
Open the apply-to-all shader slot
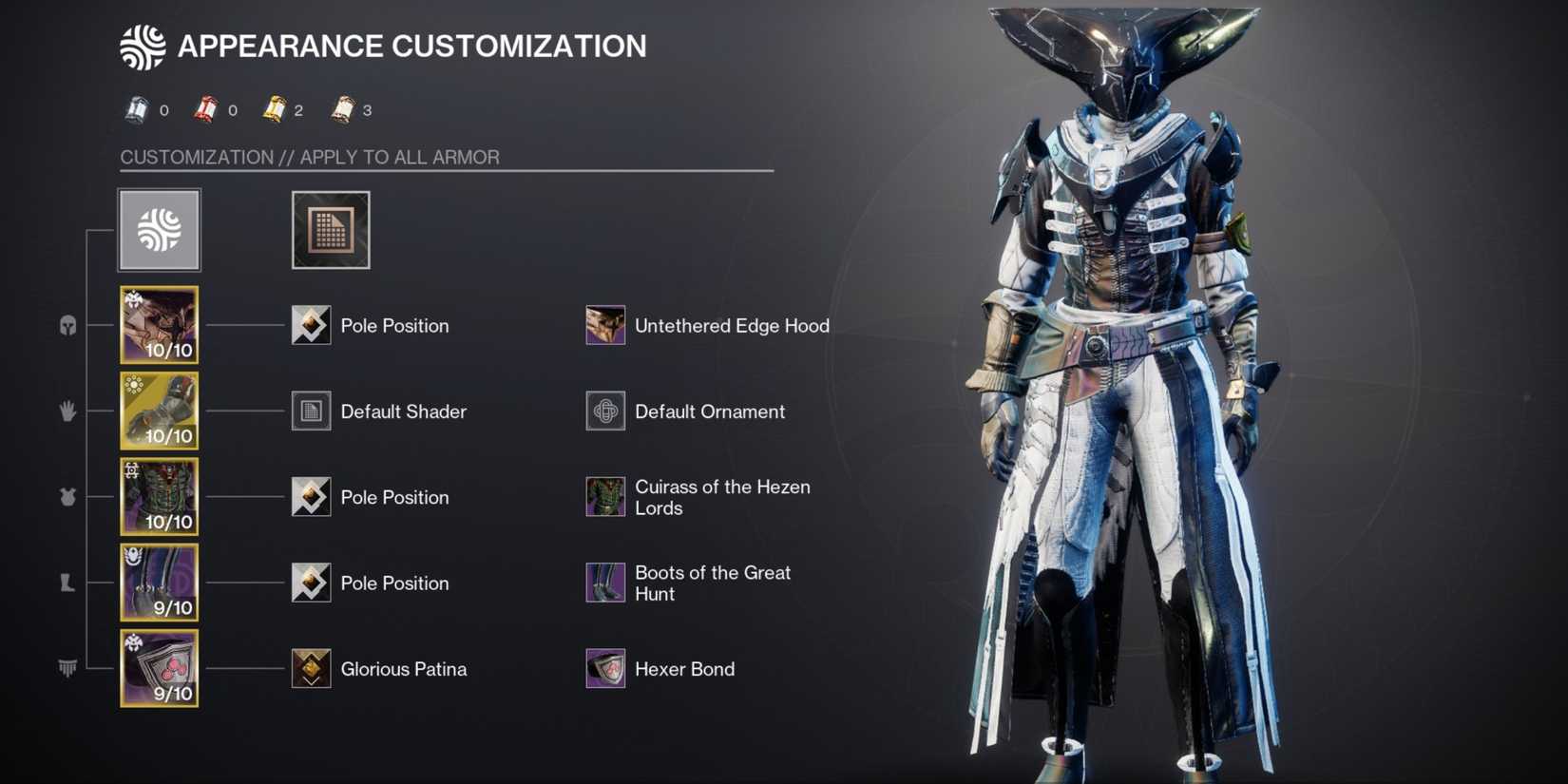pyautogui.click(x=330, y=230)
